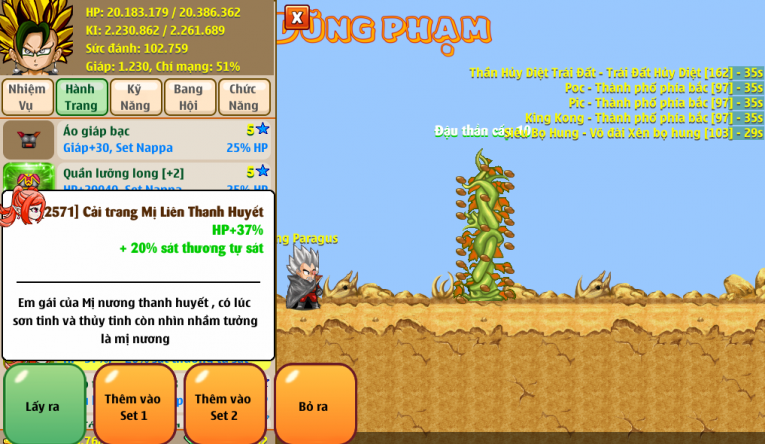Discard the item with Bỏ ra

314,405
